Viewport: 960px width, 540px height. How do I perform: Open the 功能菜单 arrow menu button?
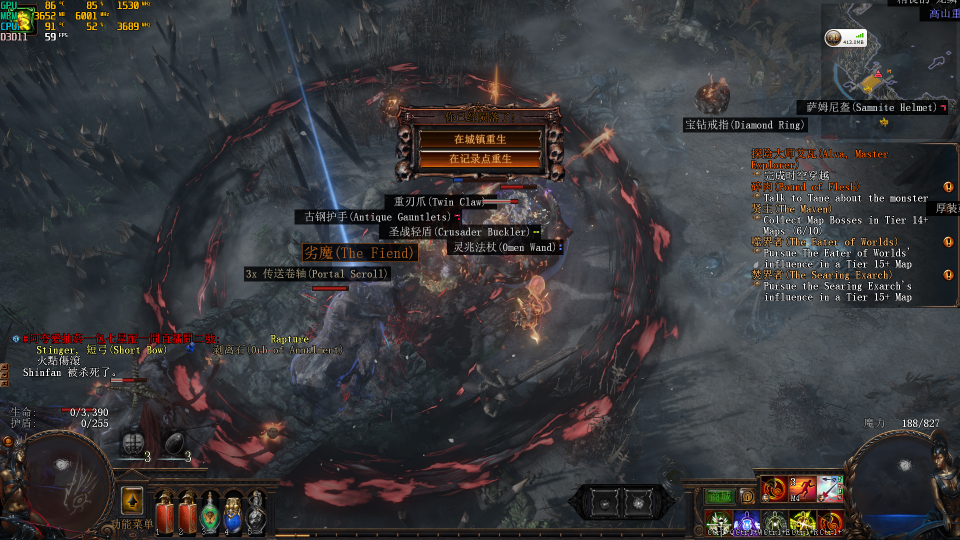(x=131, y=501)
